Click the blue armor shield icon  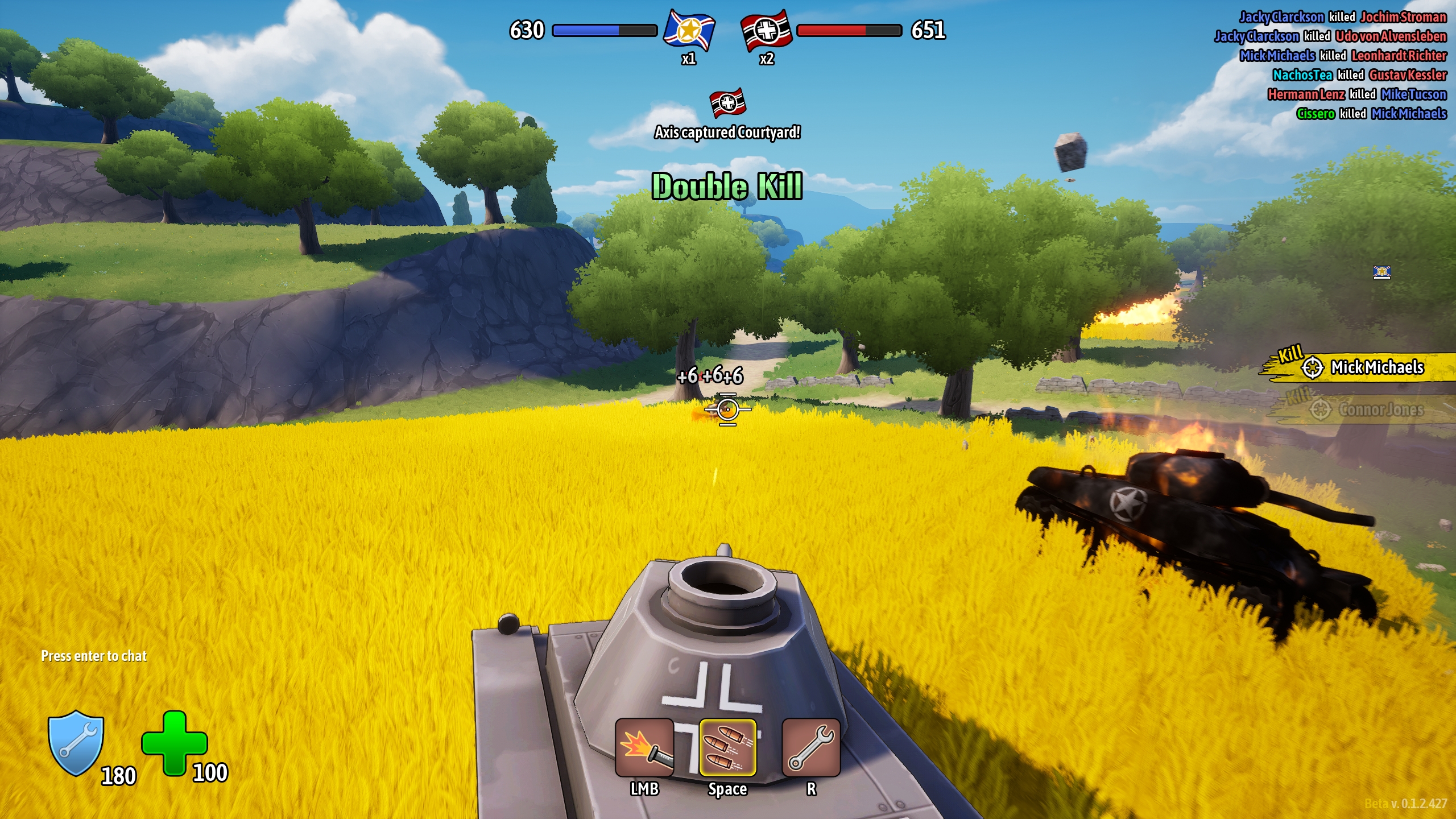[76, 742]
